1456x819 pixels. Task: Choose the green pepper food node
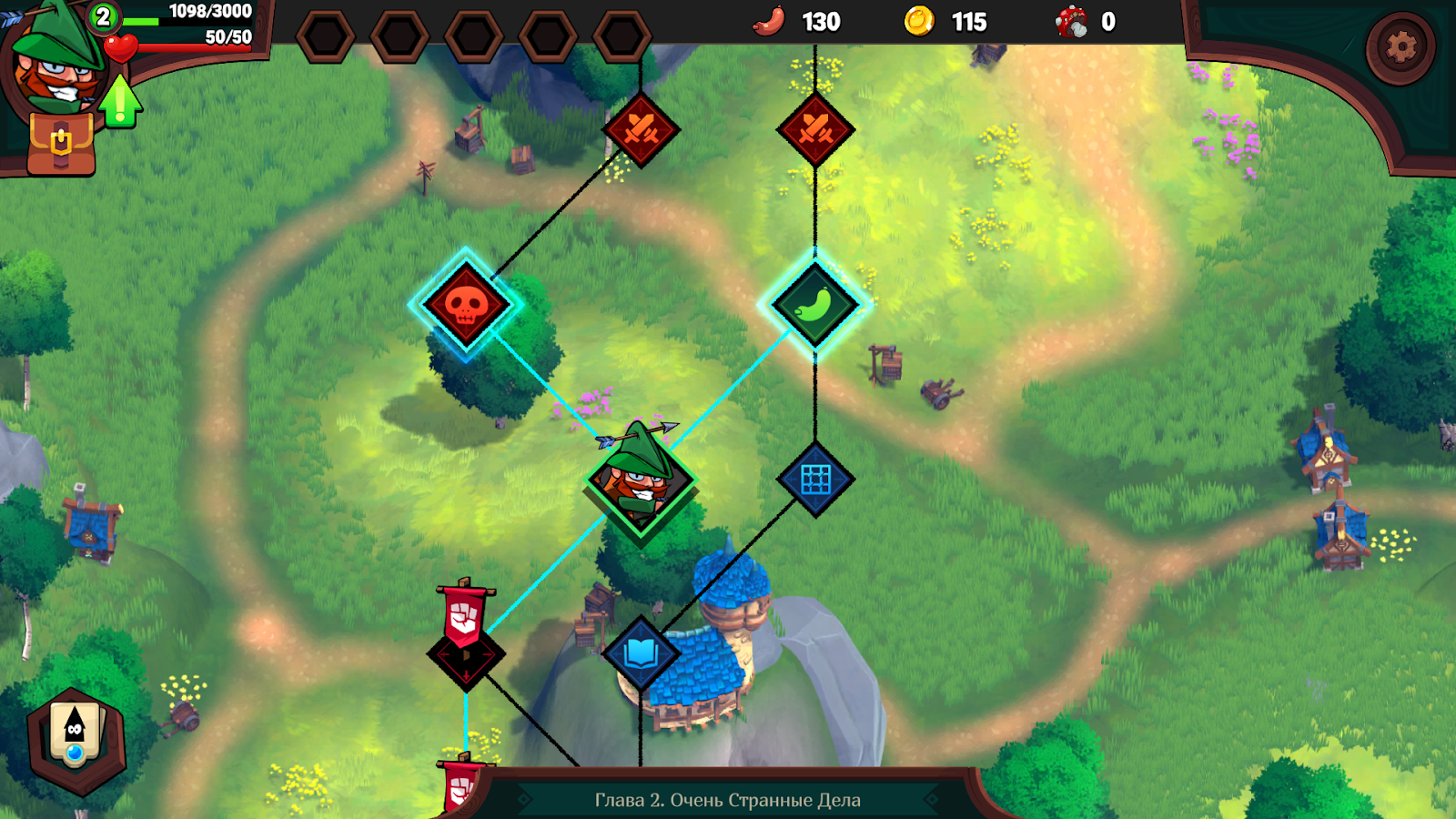pos(814,305)
